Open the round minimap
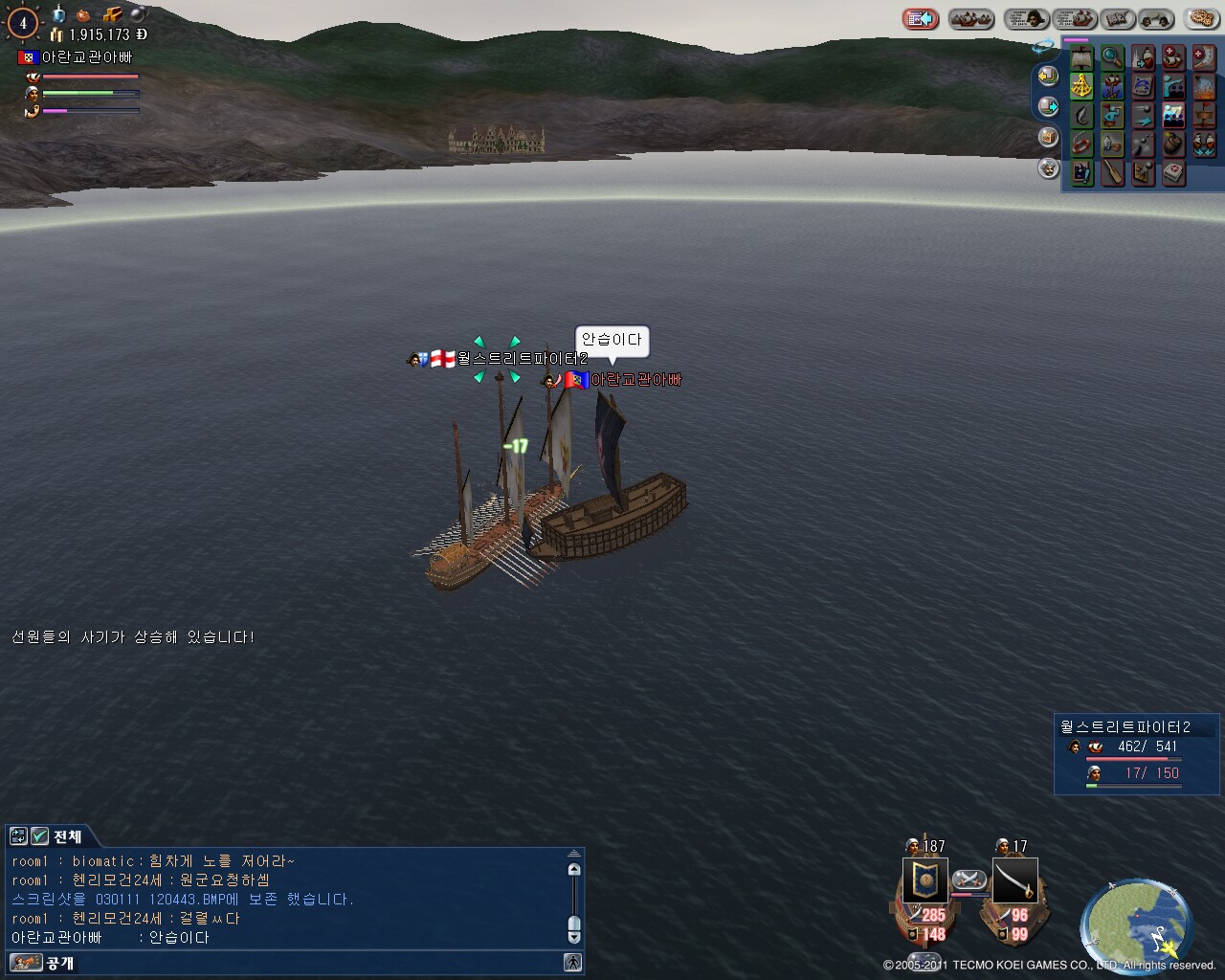This screenshot has width=1225, height=980. pyautogui.click(x=1136, y=921)
